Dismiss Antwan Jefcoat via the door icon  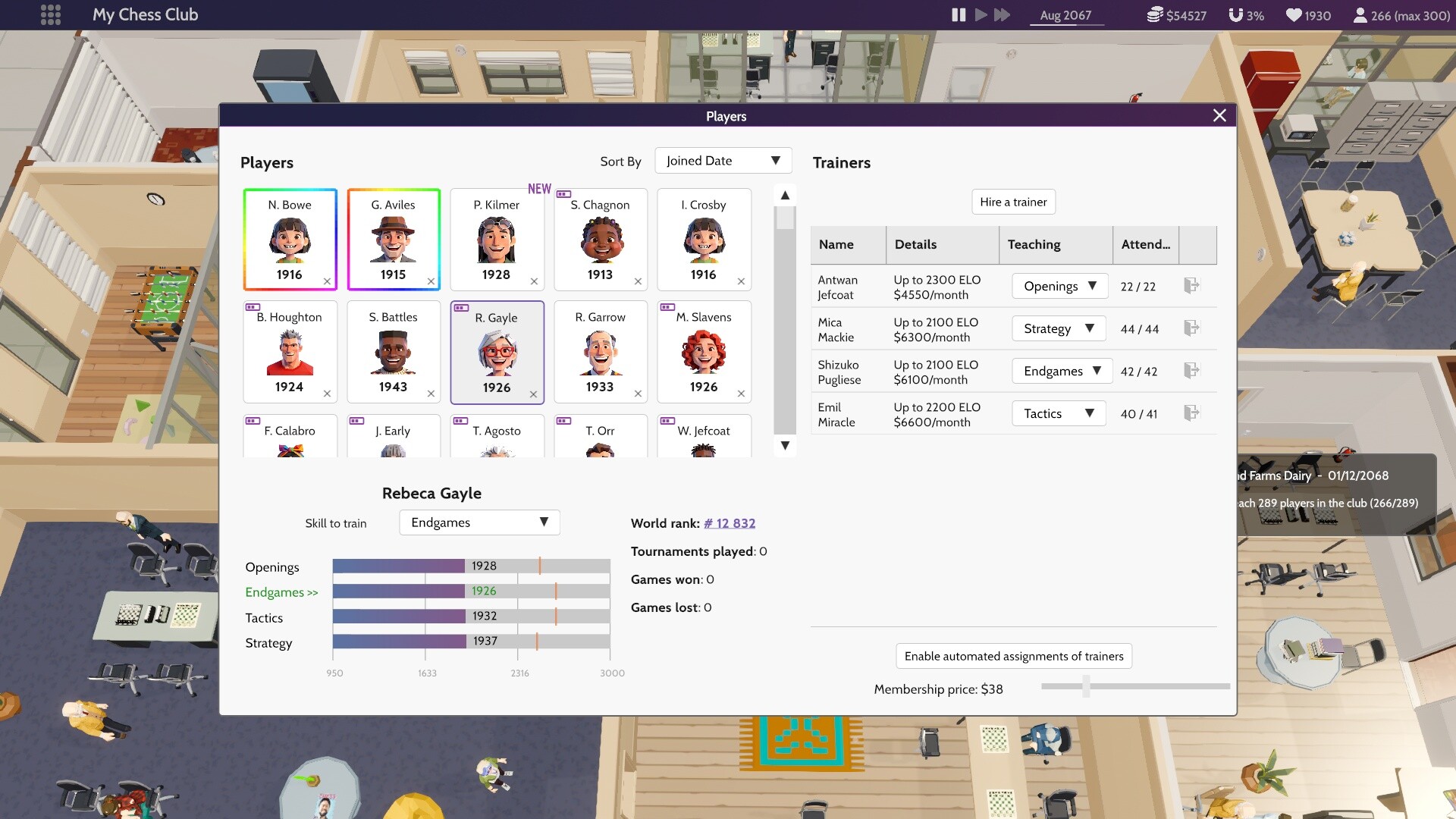tap(1192, 285)
